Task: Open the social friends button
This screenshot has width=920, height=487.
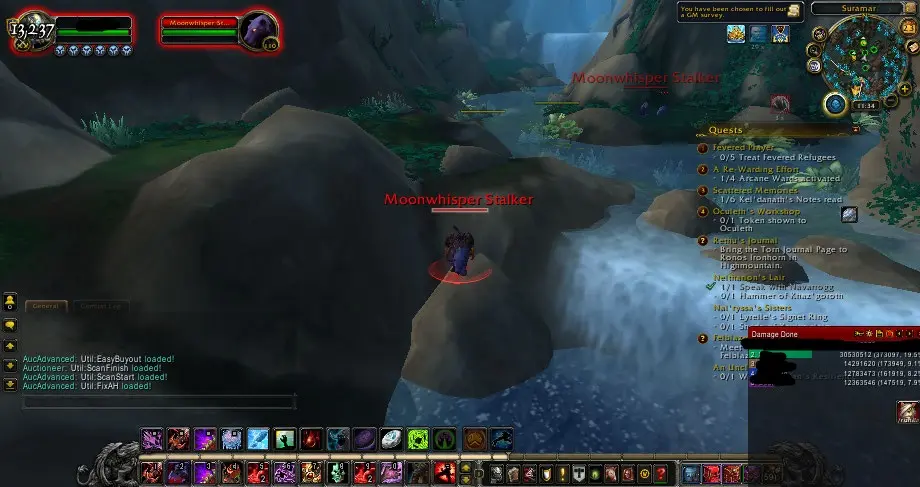Action: pos(10,300)
